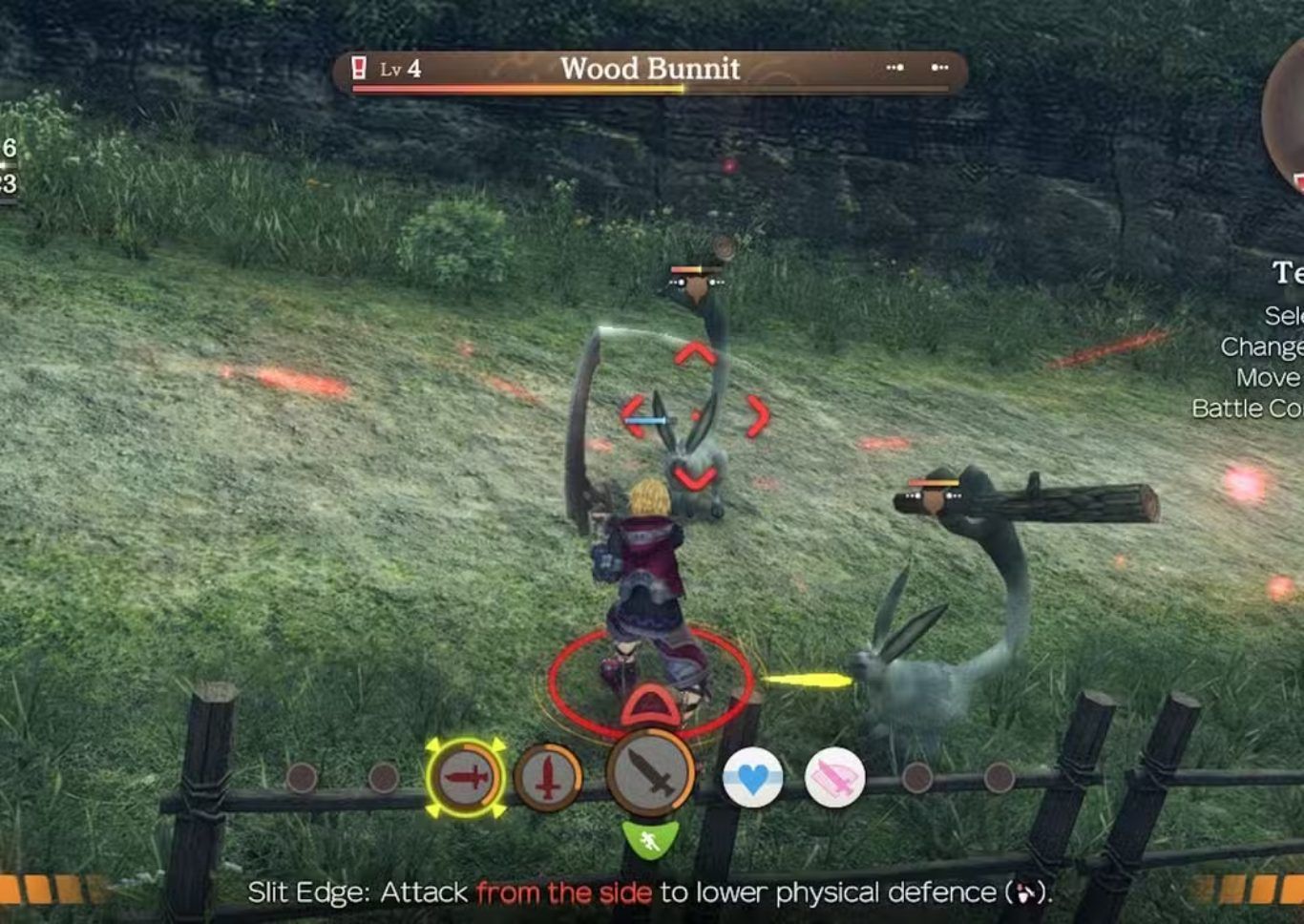Select the large central sword talent art
This screenshot has width=1304, height=924.
pyautogui.click(x=650, y=773)
